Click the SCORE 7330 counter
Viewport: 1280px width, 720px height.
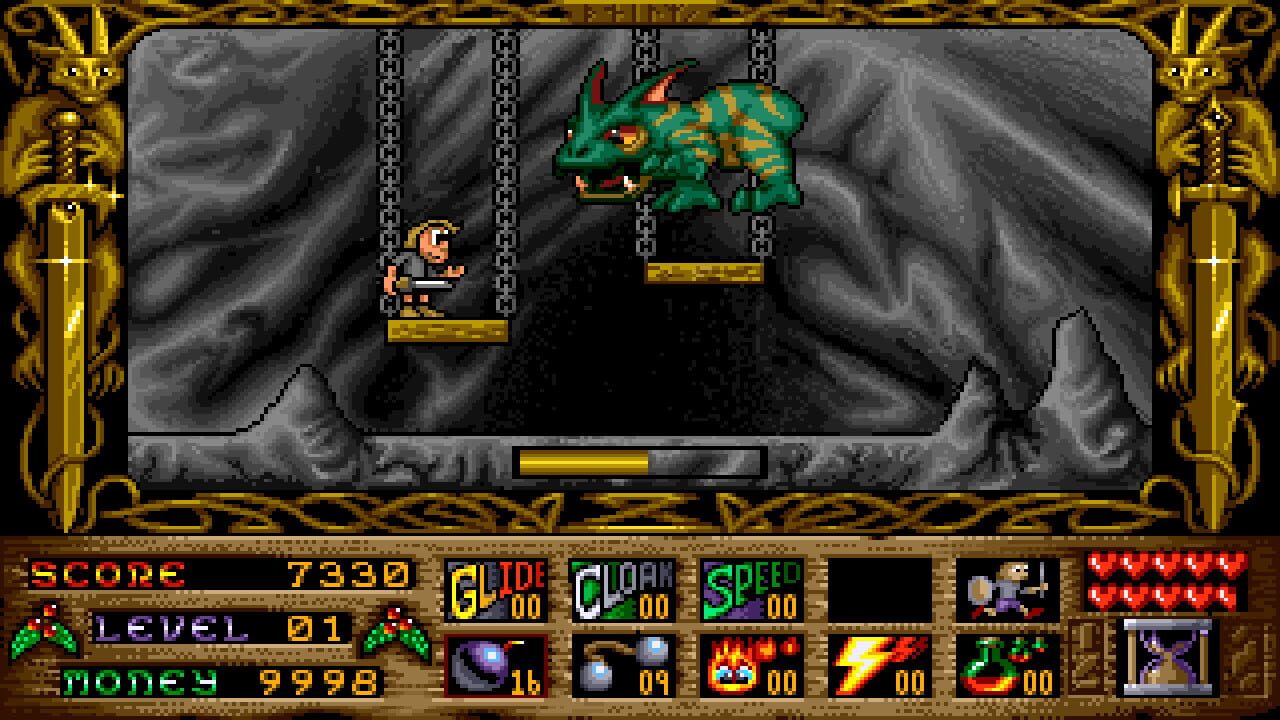coord(215,577)
